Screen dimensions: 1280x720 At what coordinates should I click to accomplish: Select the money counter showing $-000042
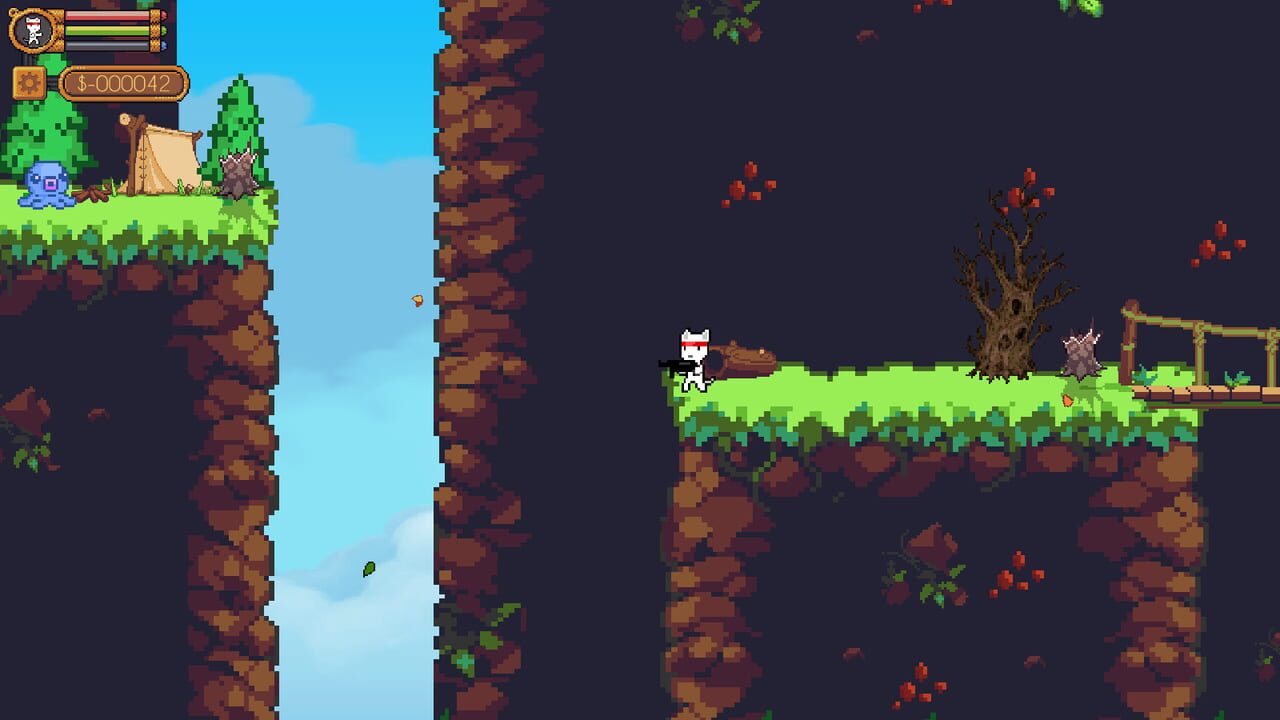(x=122, y=83)
